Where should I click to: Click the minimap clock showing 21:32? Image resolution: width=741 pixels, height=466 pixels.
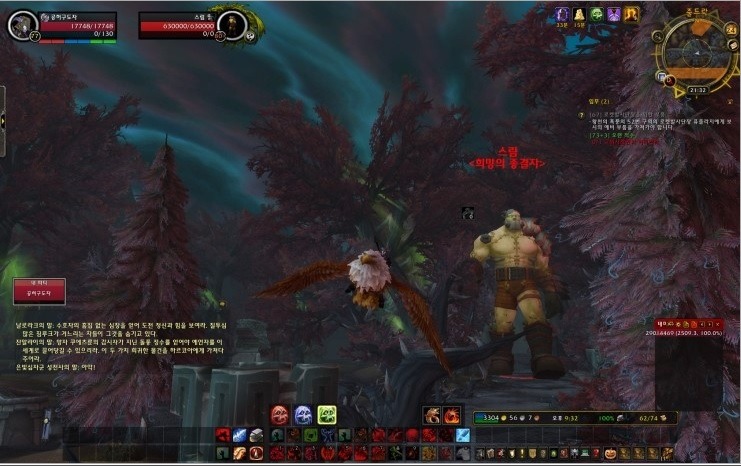coord(699,89)
